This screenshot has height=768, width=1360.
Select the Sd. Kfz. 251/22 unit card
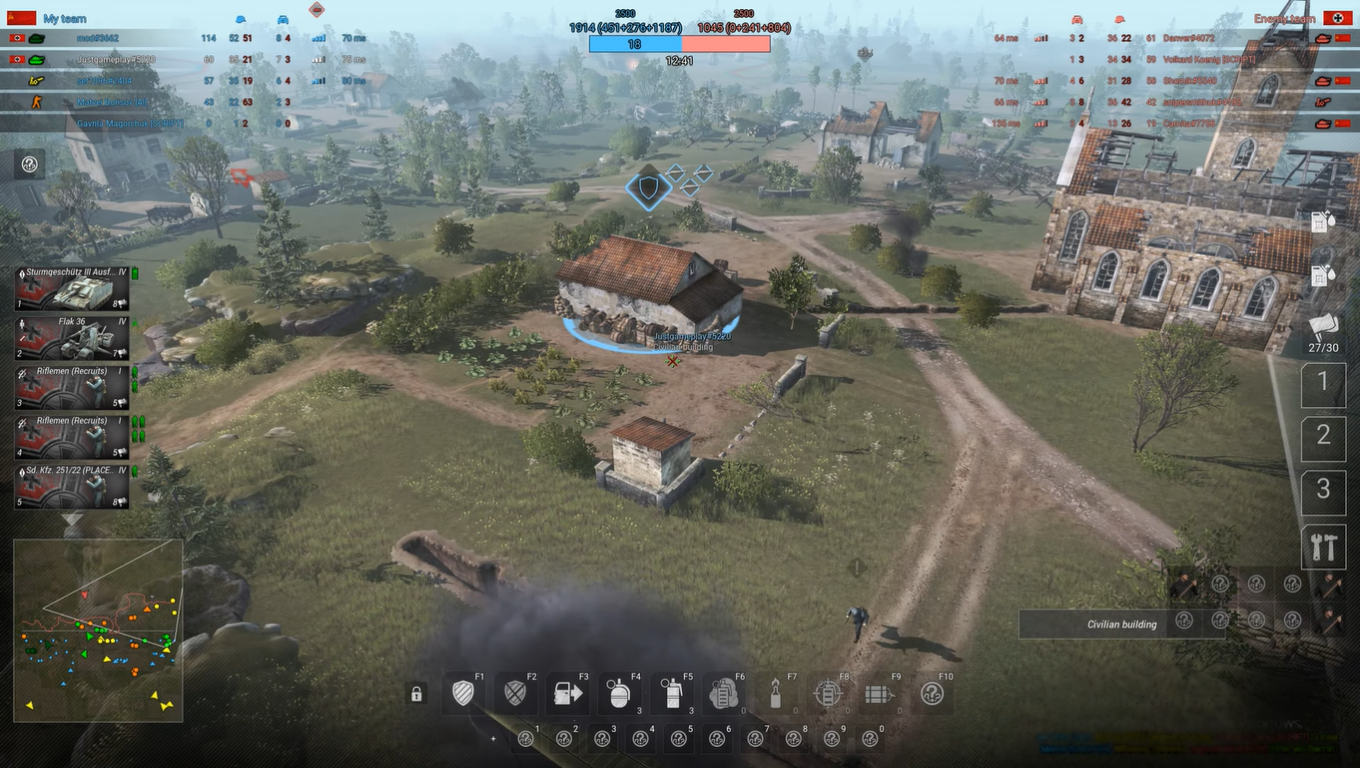pos(70,487)
